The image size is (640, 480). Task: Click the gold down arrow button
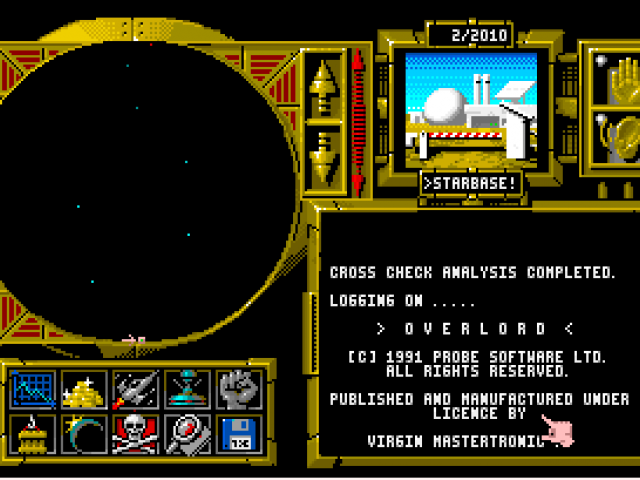(324, 154)
